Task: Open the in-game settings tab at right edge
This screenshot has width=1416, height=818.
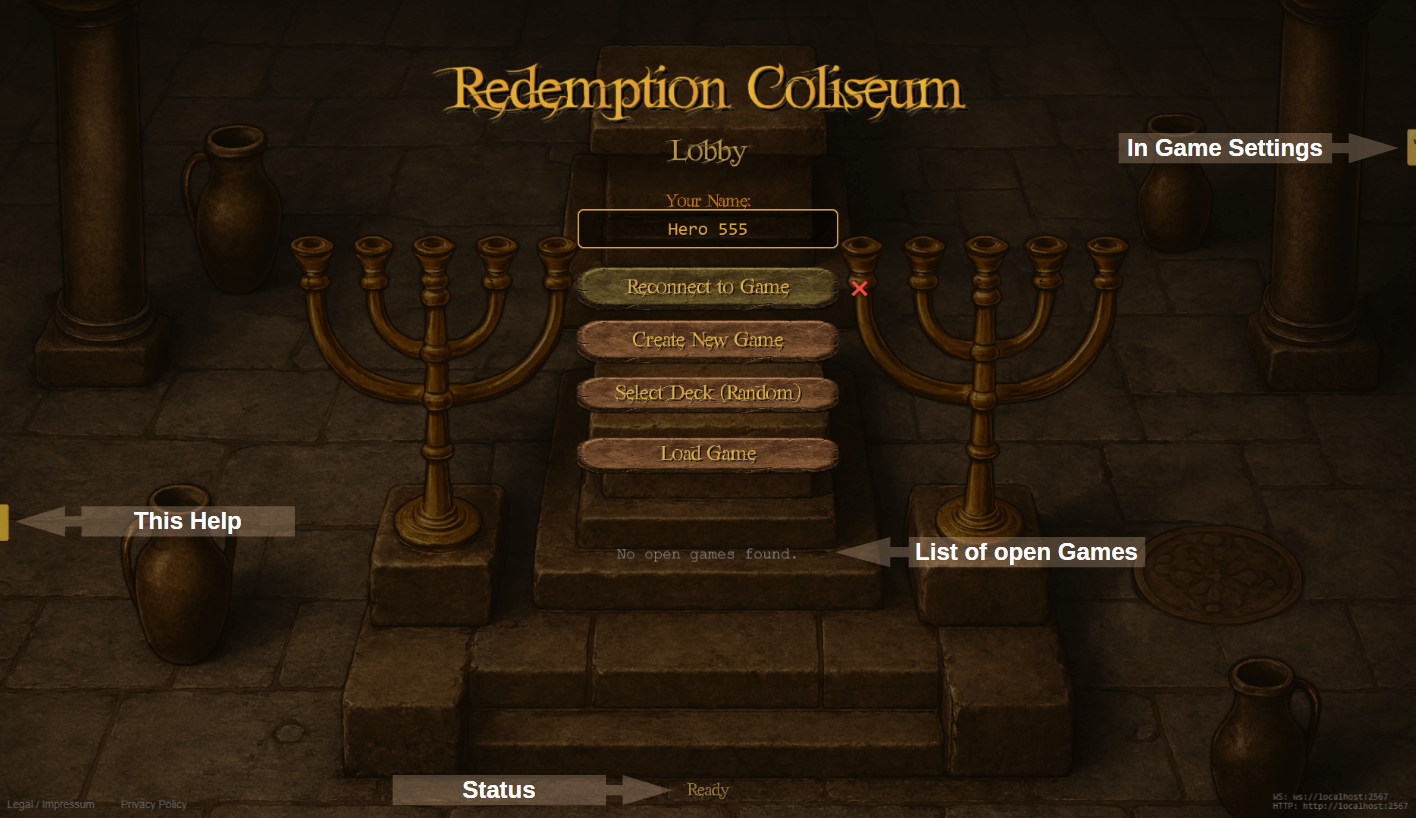Action: click(1411, 147)
